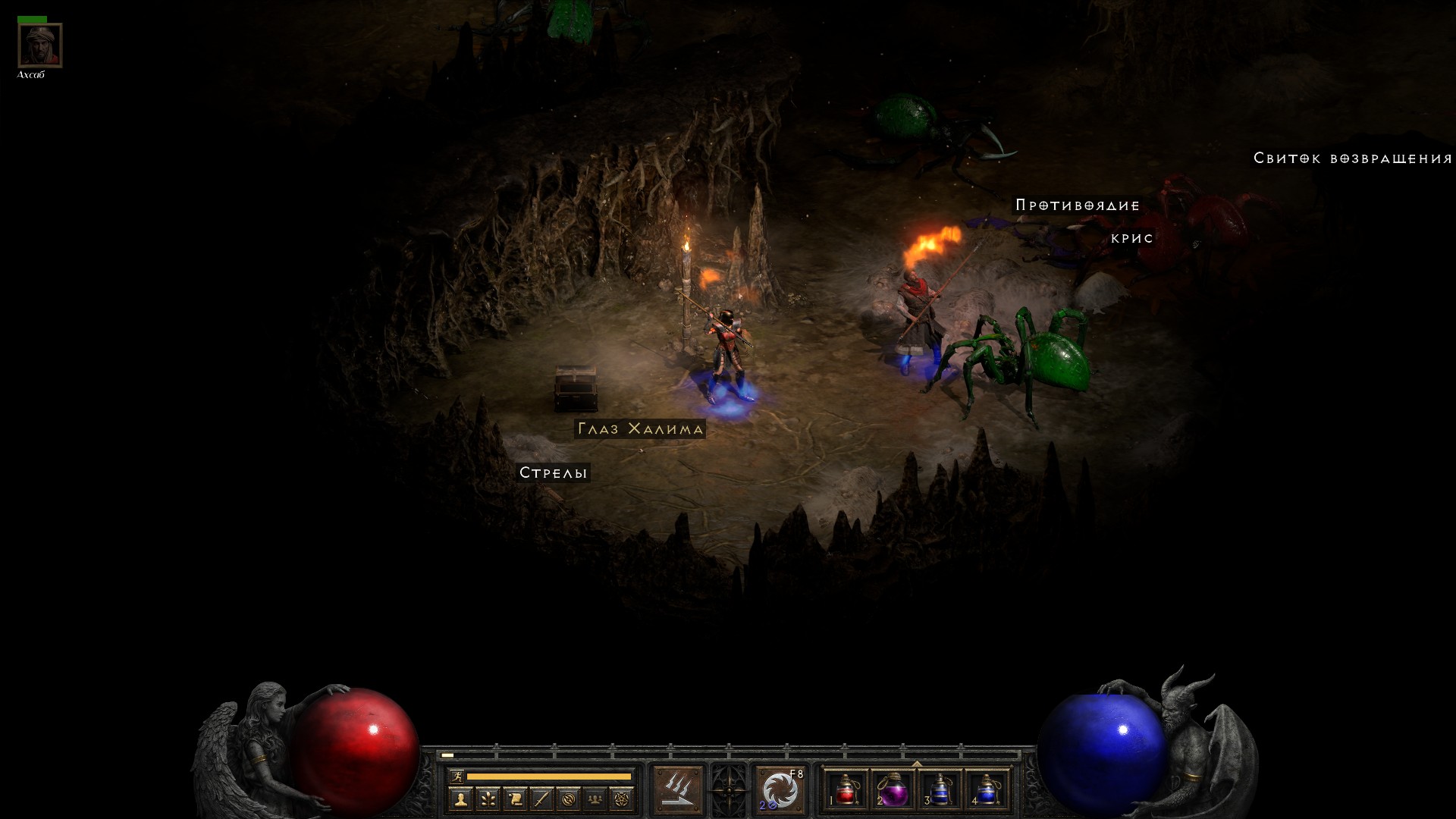Use the purple rejuvenation potion in slot 2
The height and width of the screenshot is (819, 1456).
pos(893,789)
